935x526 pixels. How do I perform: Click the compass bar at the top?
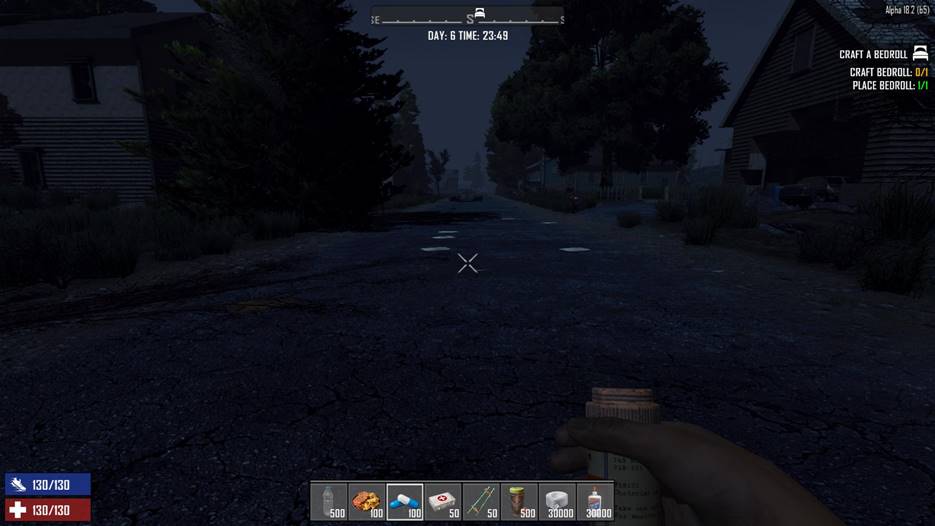[x=467, y=17]
